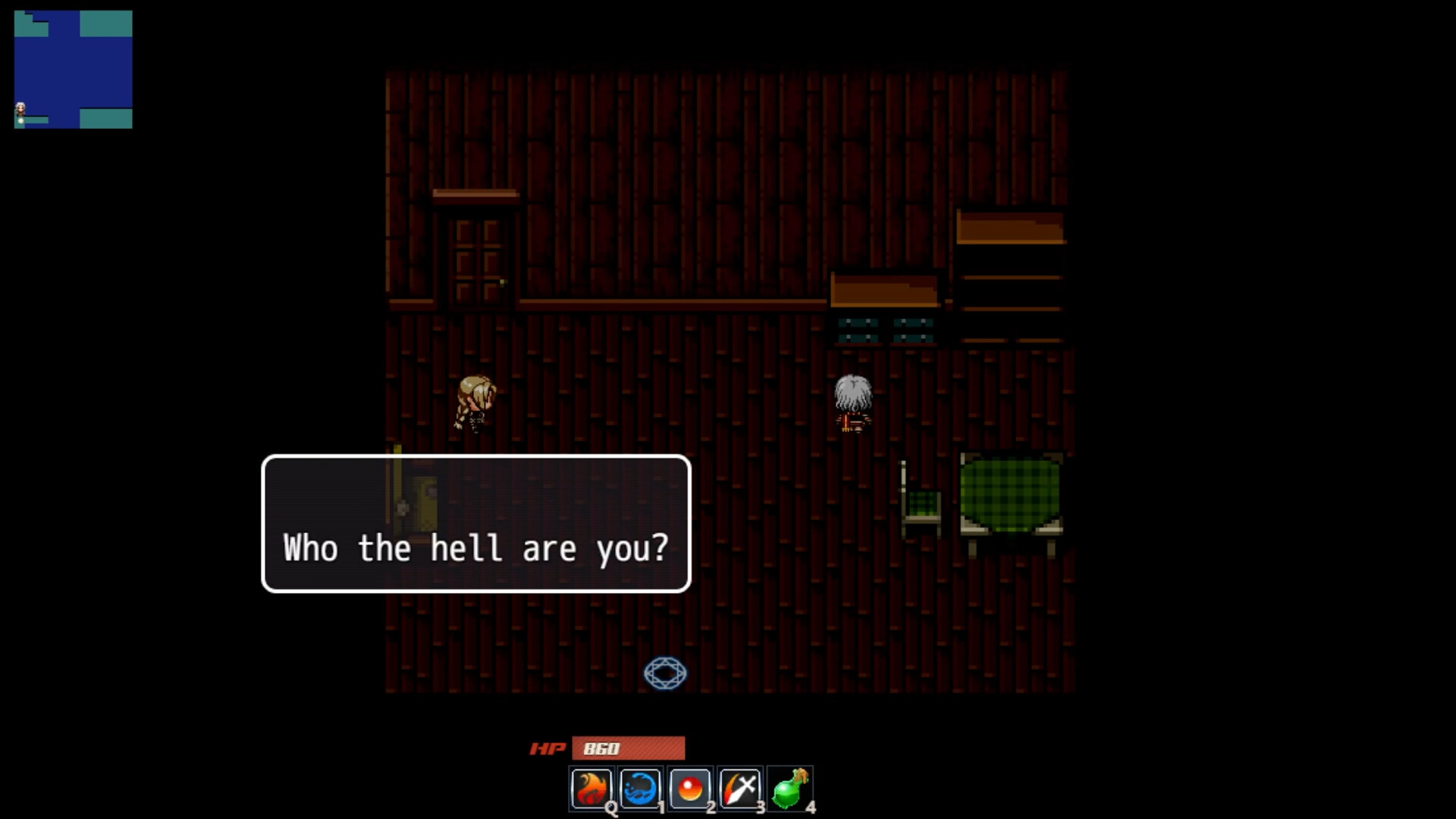Pick up the blue gem on the floor

(x=666, y=673)
